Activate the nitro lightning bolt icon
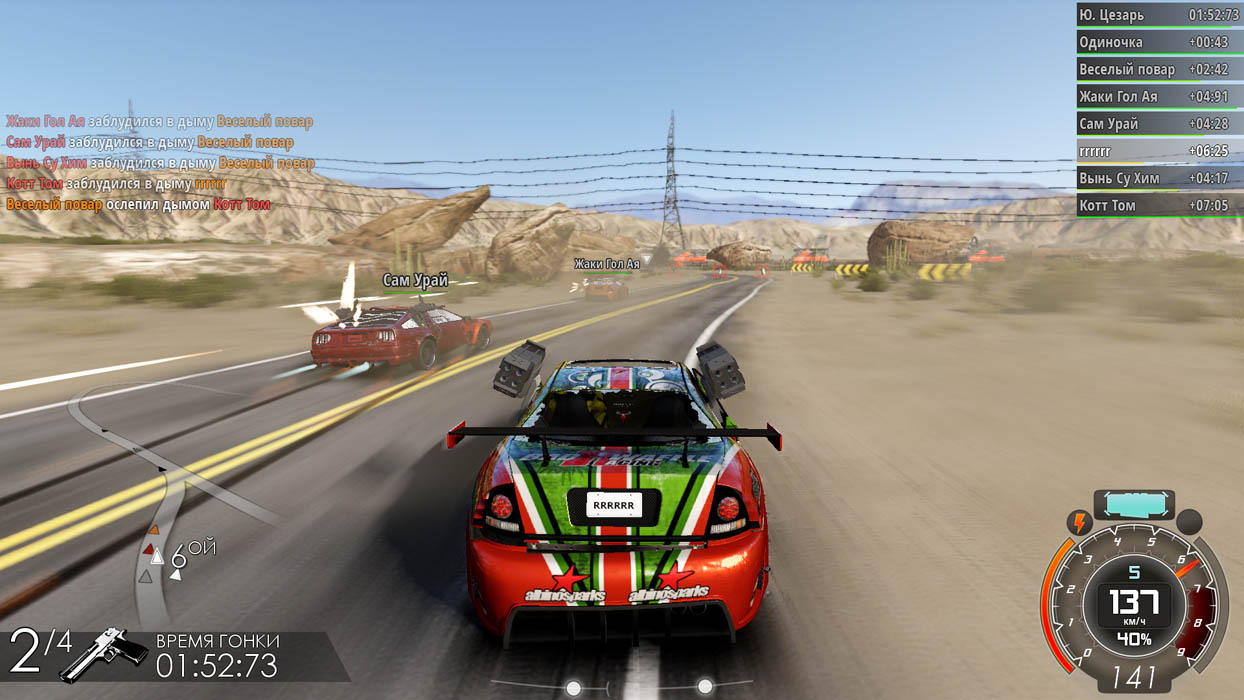 pos(1079,522)
